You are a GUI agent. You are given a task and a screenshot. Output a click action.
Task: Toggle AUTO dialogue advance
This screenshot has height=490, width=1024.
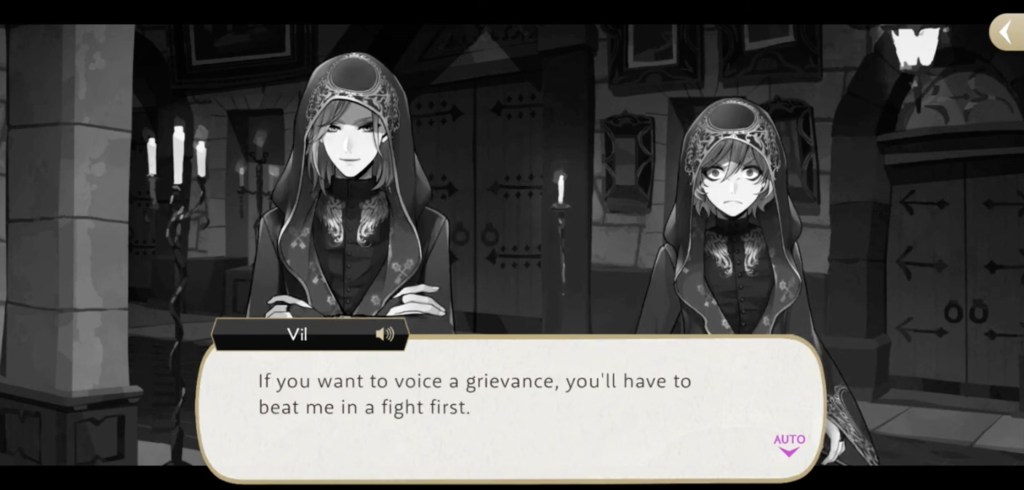click(x=789, y=443)
